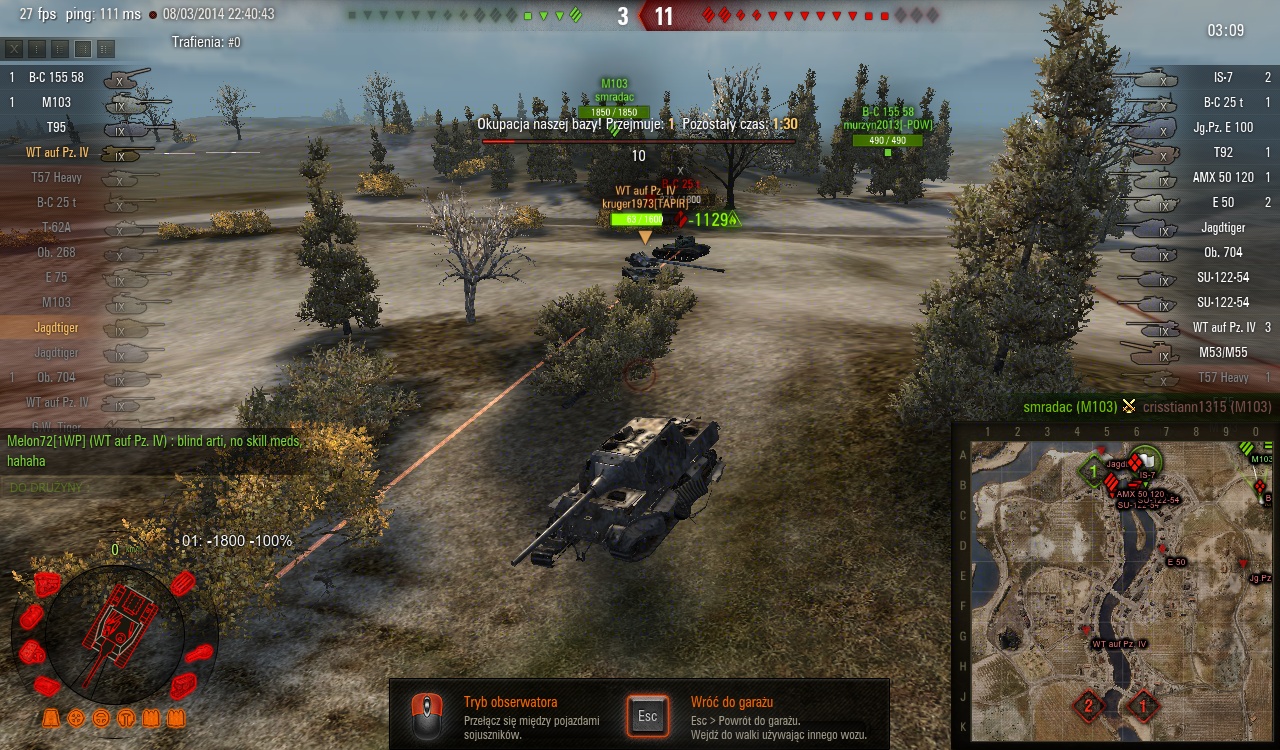Image resolution: width=1280 pixels, height=750 pixels.
Task: Click the E 50 marker on the minimap
Action: 1163,549
